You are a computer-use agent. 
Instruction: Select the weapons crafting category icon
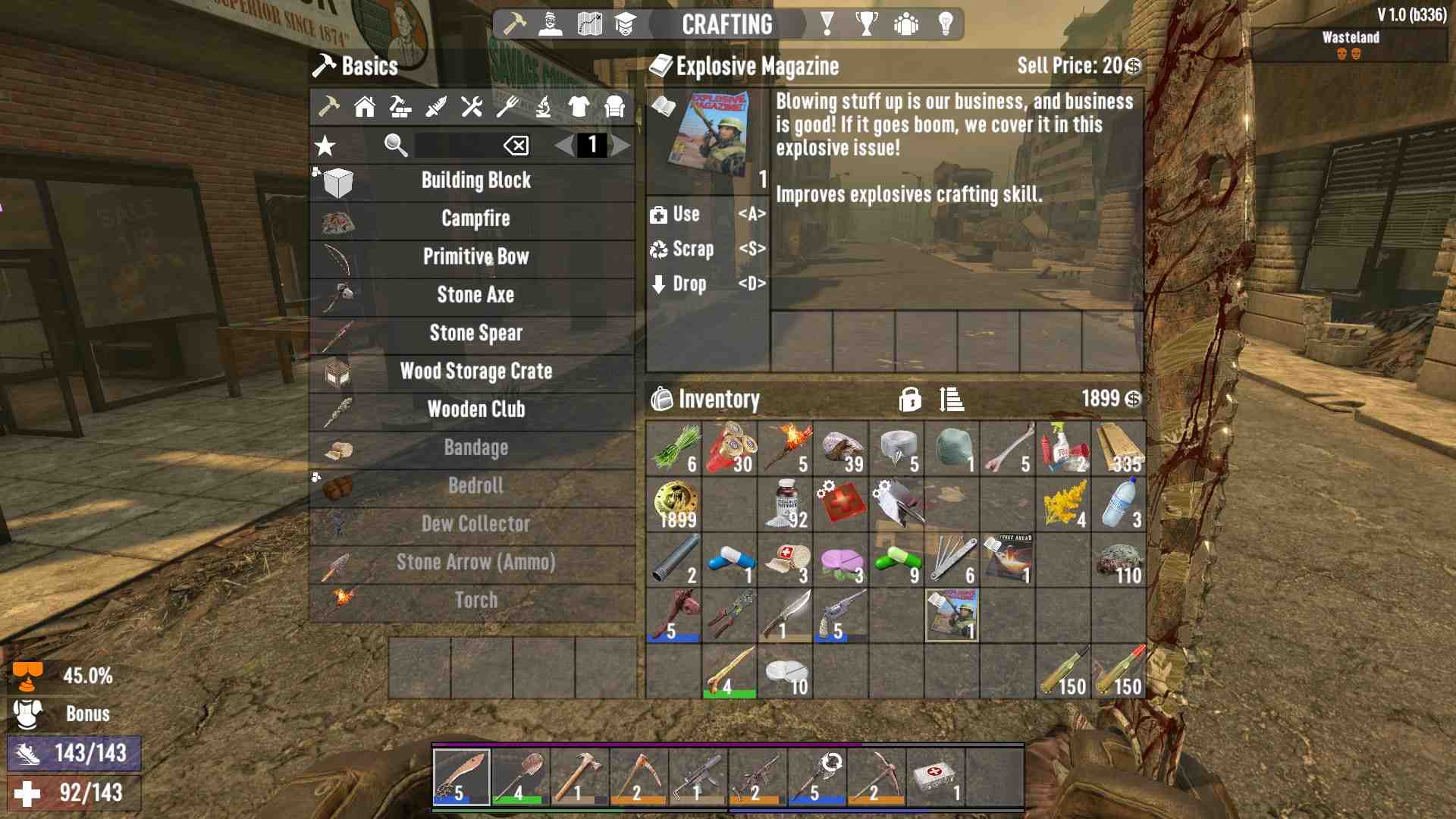[436, 108]
